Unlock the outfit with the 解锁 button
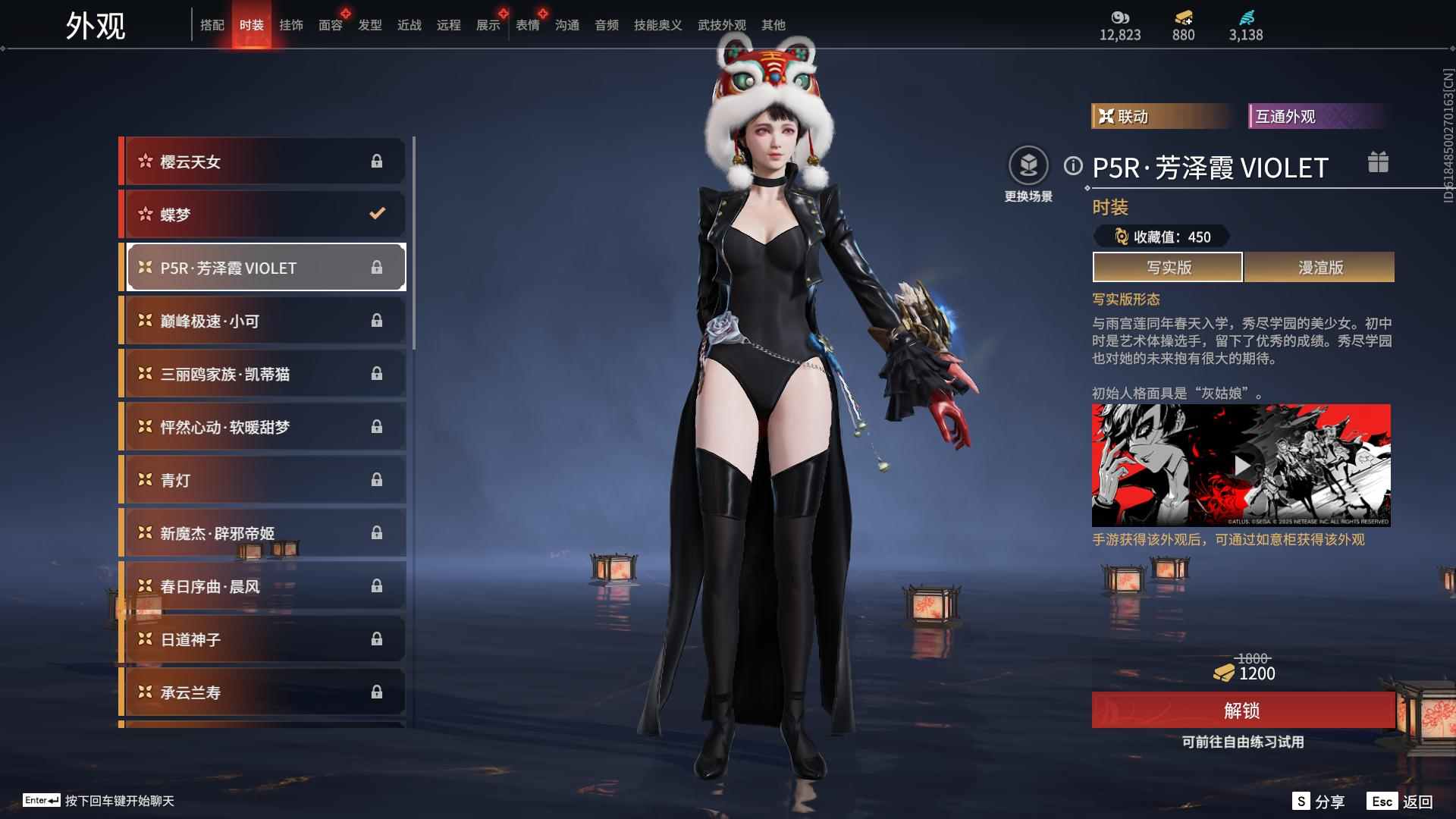The height and width of the screenshot is (819, 1456). [x=1242, y=710]
